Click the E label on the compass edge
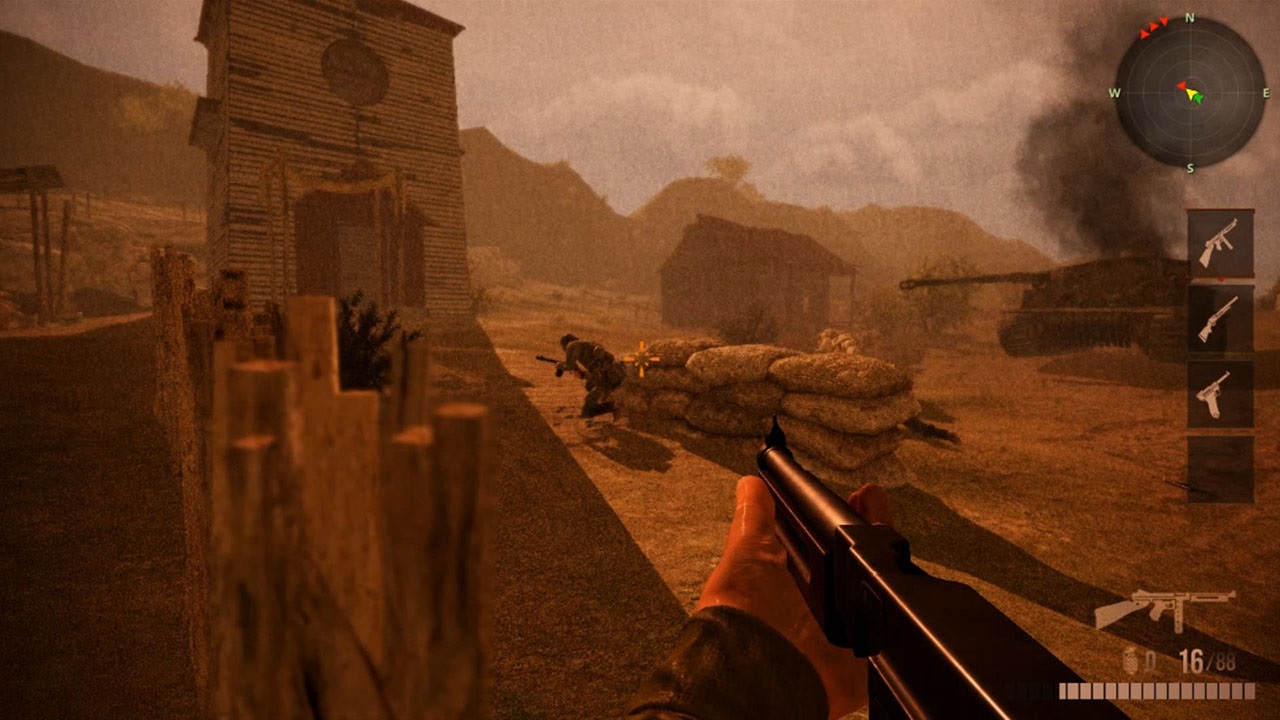Viewport: 1280px width, 720px height. click(1266, 92)
